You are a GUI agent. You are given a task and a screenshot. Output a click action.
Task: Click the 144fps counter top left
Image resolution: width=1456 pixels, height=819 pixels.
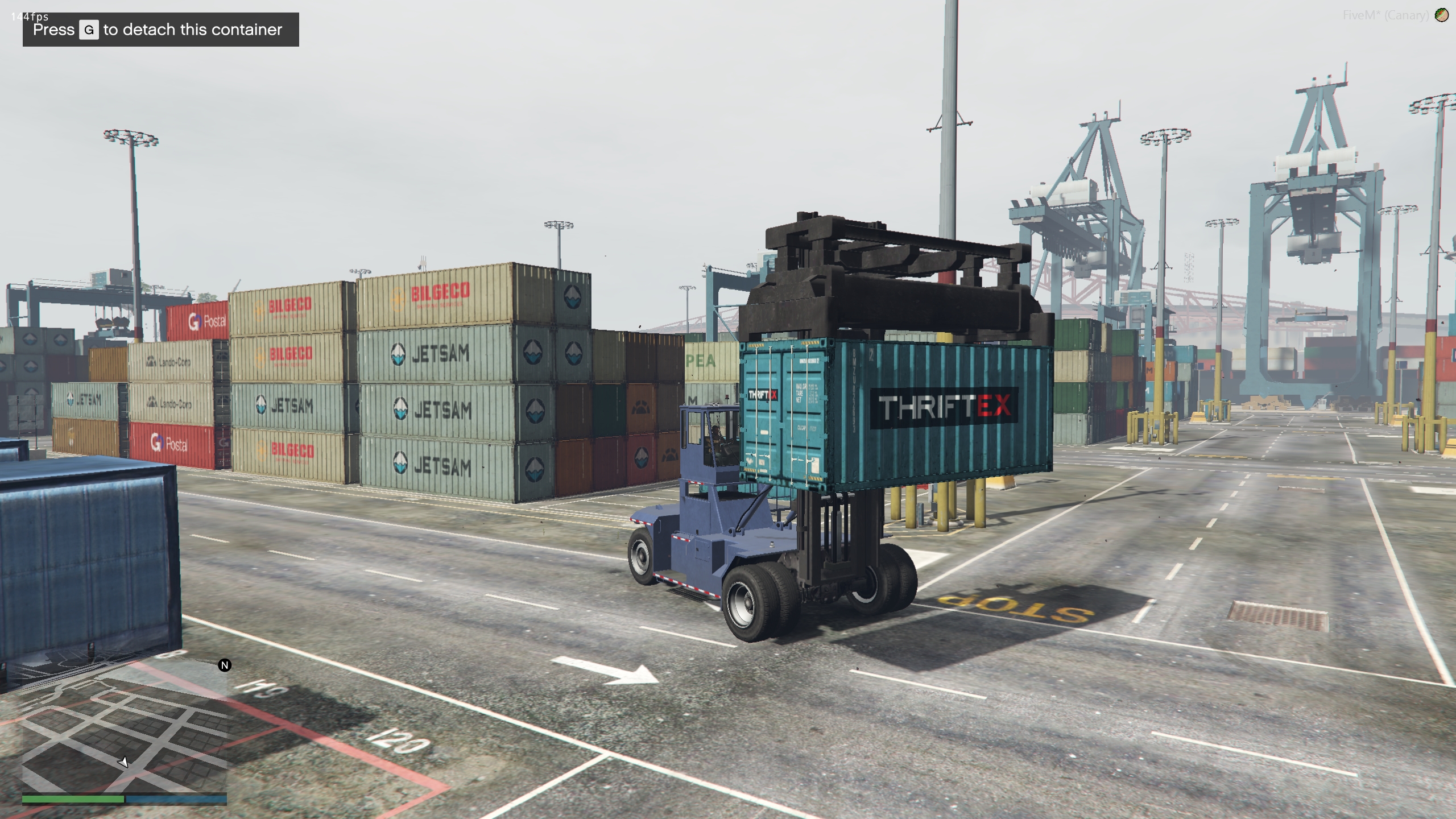click(30, 18)
